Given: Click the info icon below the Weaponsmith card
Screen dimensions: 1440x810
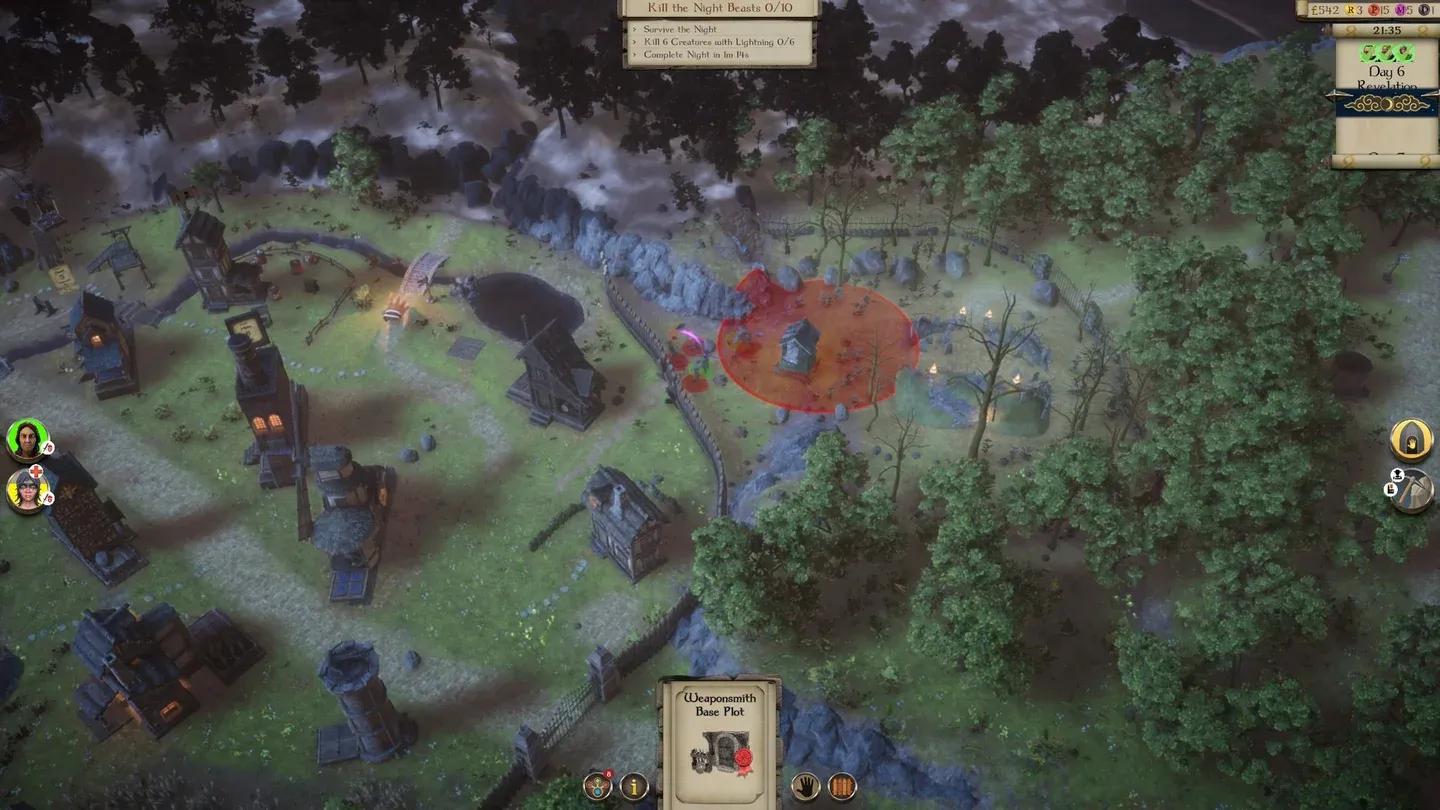Looking at the screenshot, I should 635,786.
